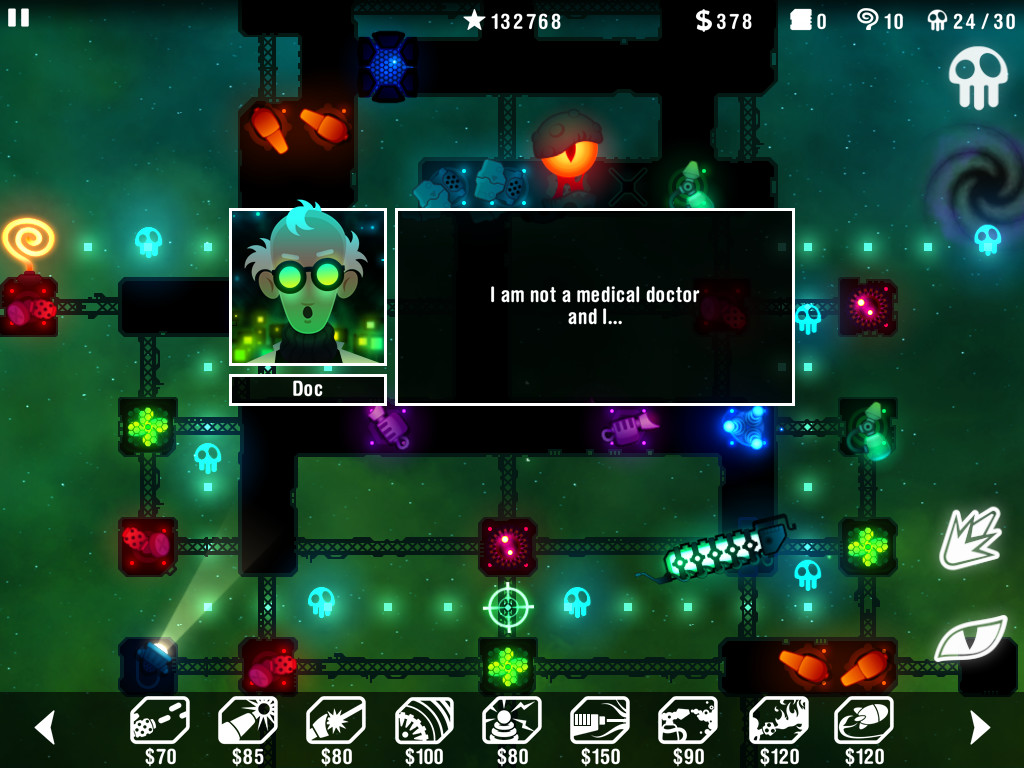Pick the $120 flamethrower tower

coord(778,722)
